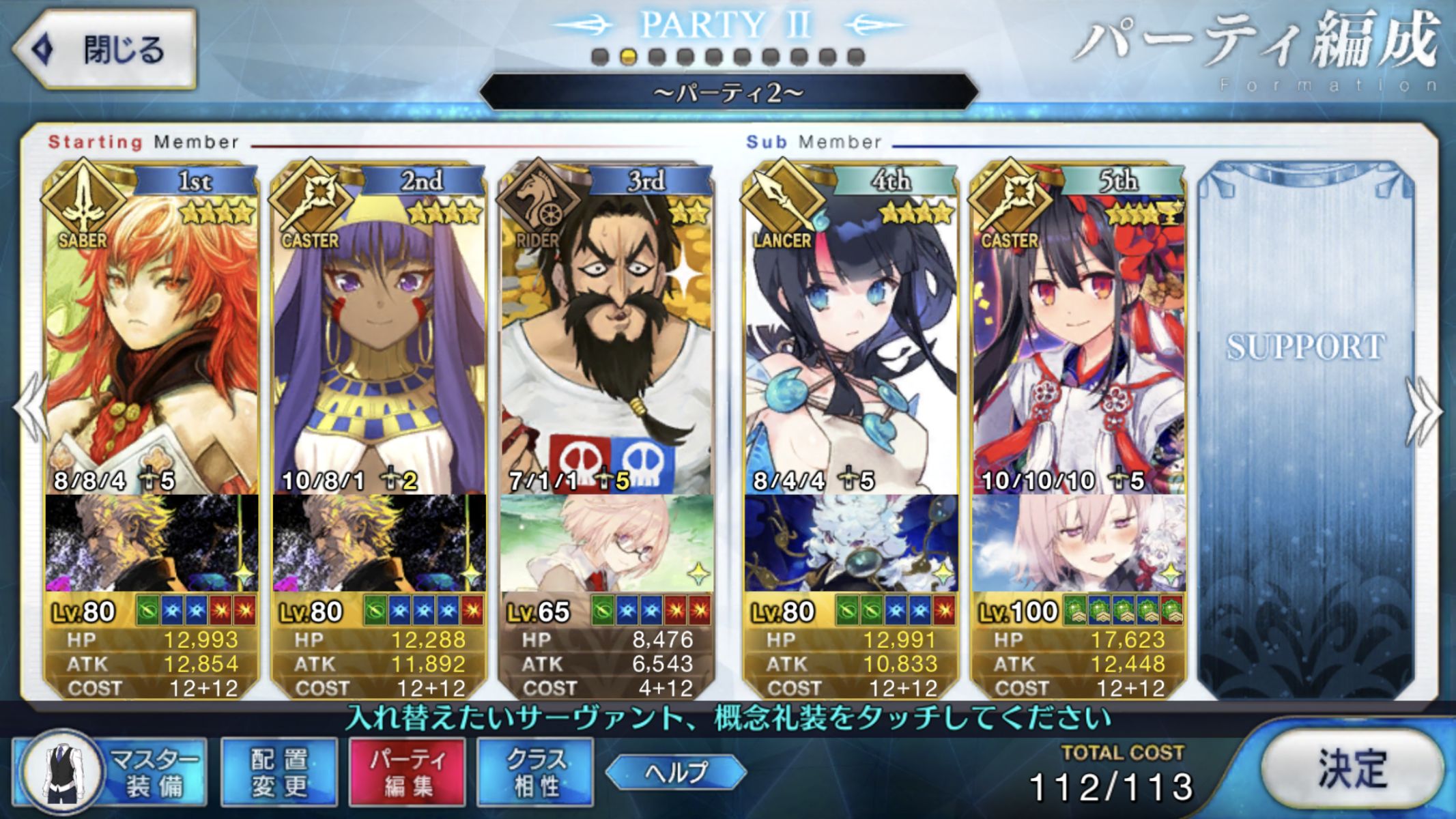The image size is (1456, 819).
Task: Open the ヘルプ help button
Action: point(676,772)
